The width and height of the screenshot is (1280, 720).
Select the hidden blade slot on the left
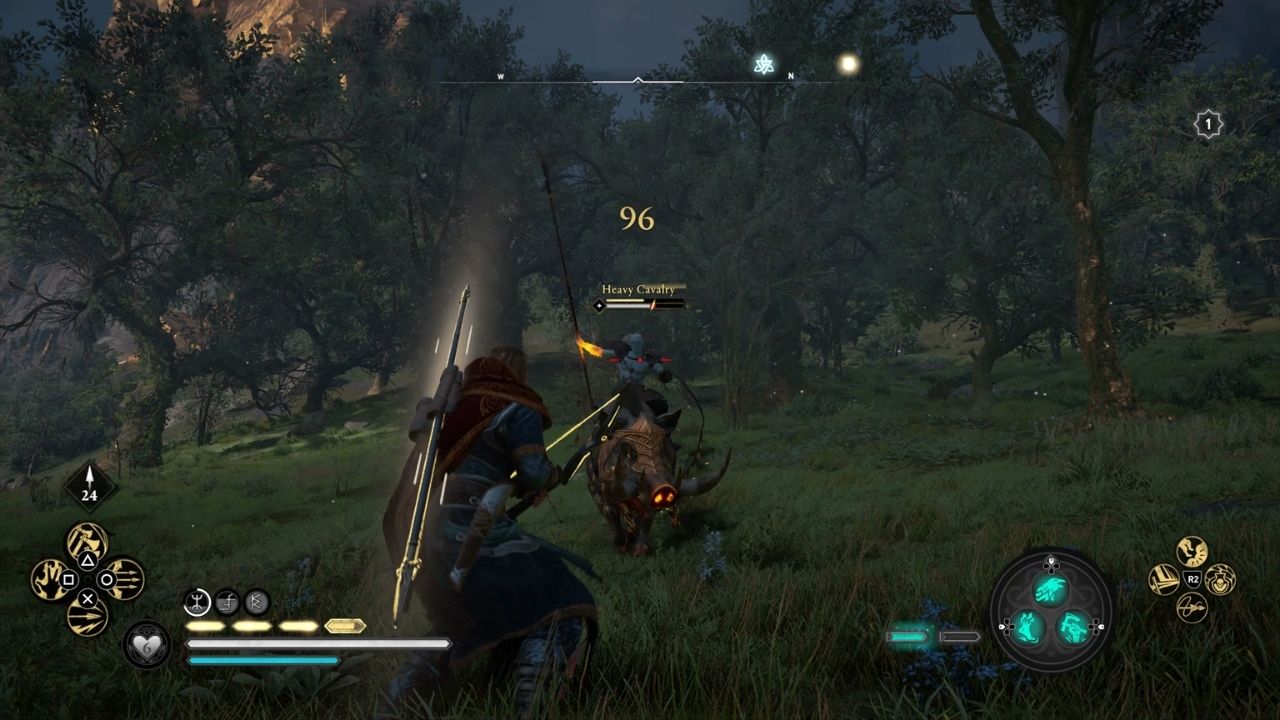(50, 581)
